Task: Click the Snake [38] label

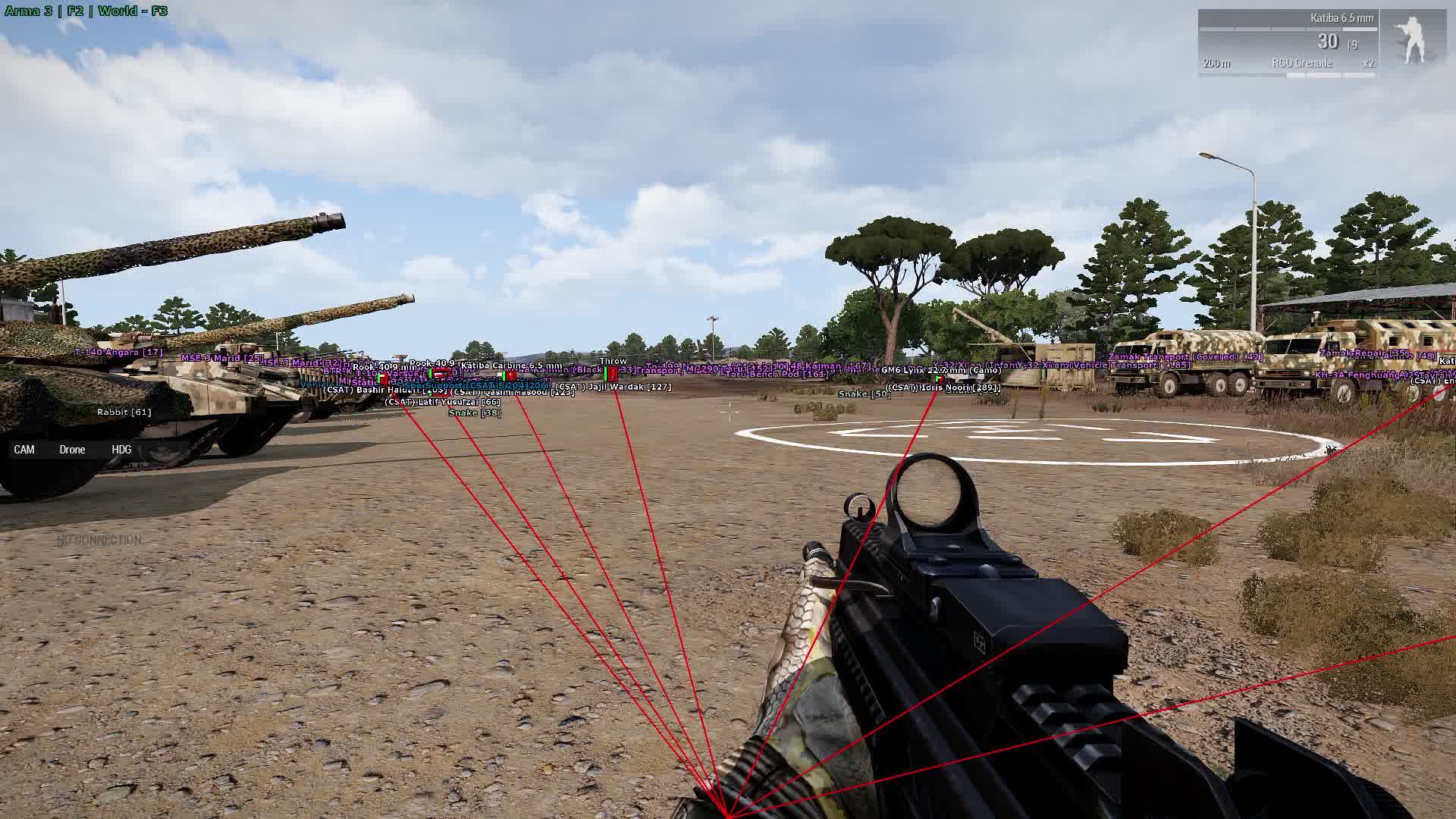Action: 474,413
